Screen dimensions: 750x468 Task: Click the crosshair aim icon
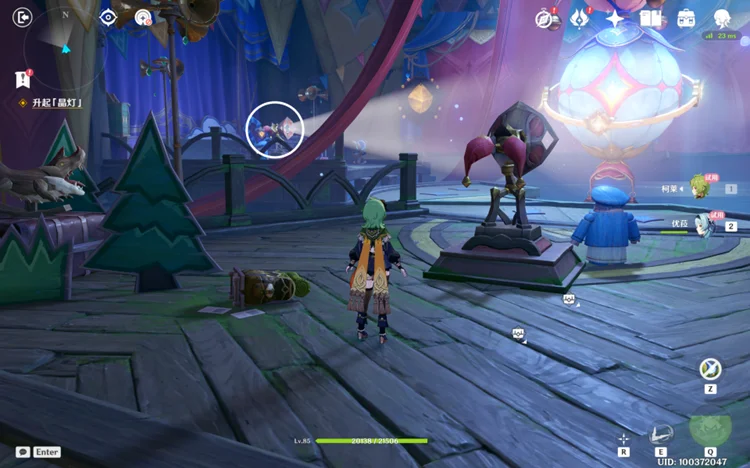click(623, 439)
